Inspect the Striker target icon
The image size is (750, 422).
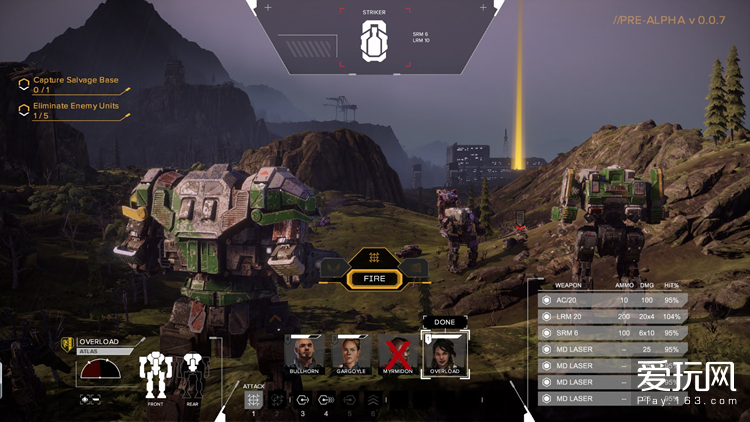[373, 40]
